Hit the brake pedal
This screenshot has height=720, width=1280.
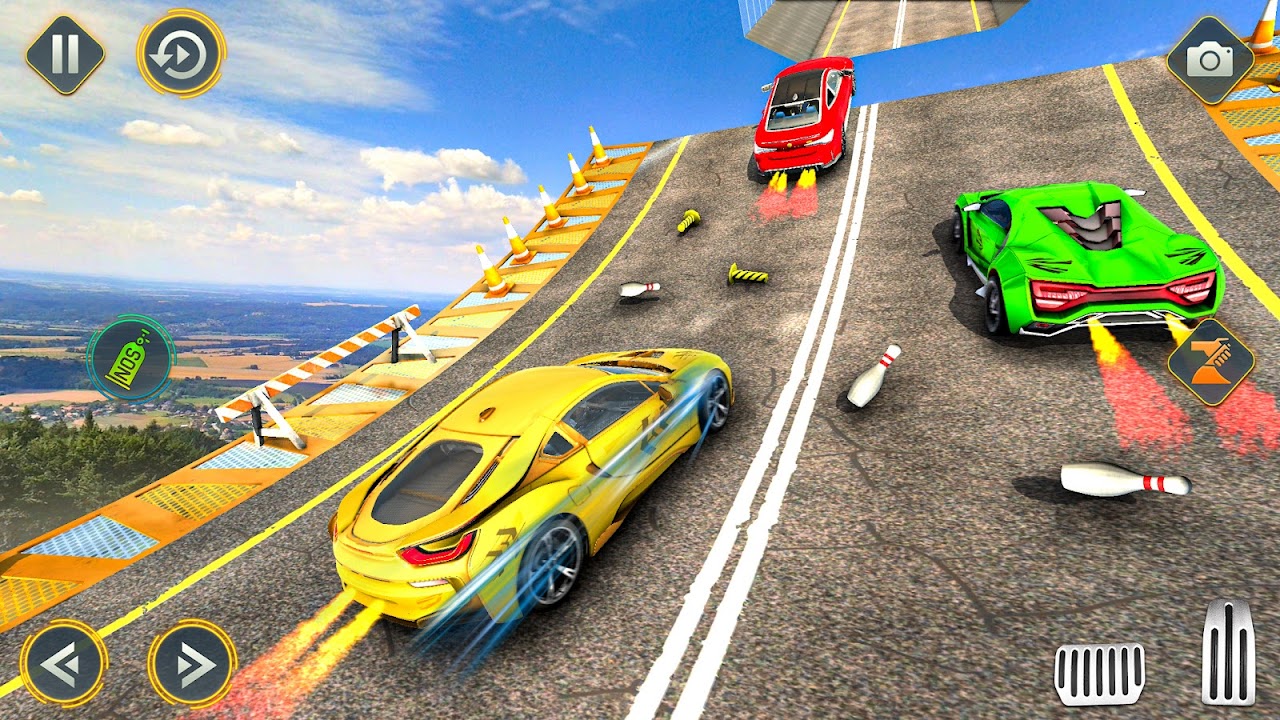(1100, 673)
